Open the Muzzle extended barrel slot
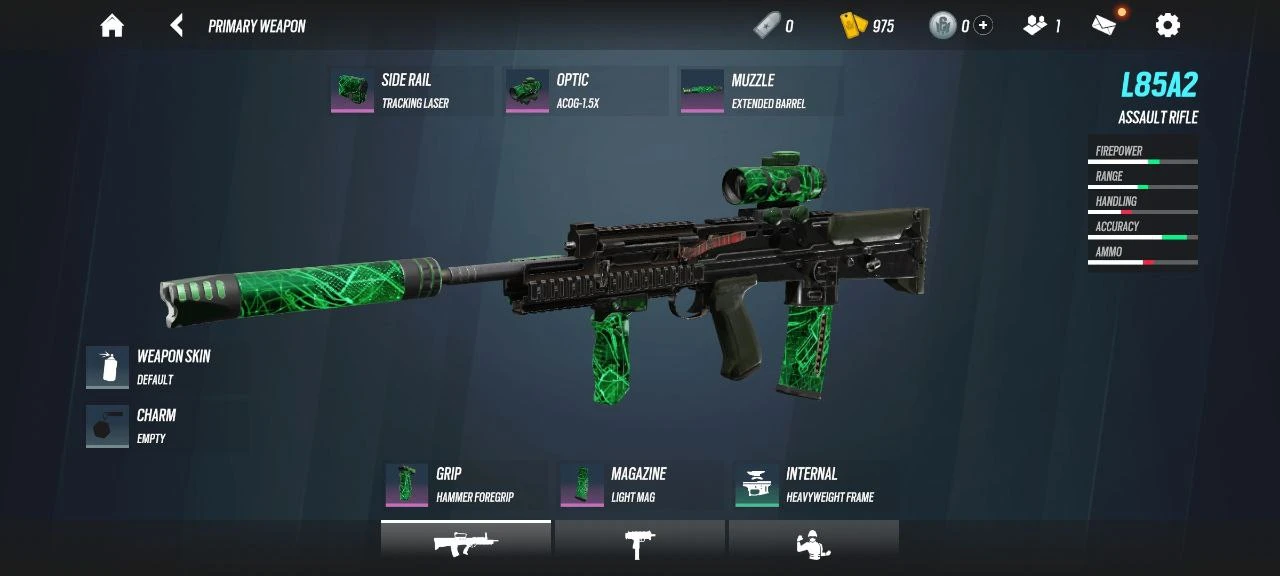The height and width of the screenshot is (576, 1280). click(760, 91)
